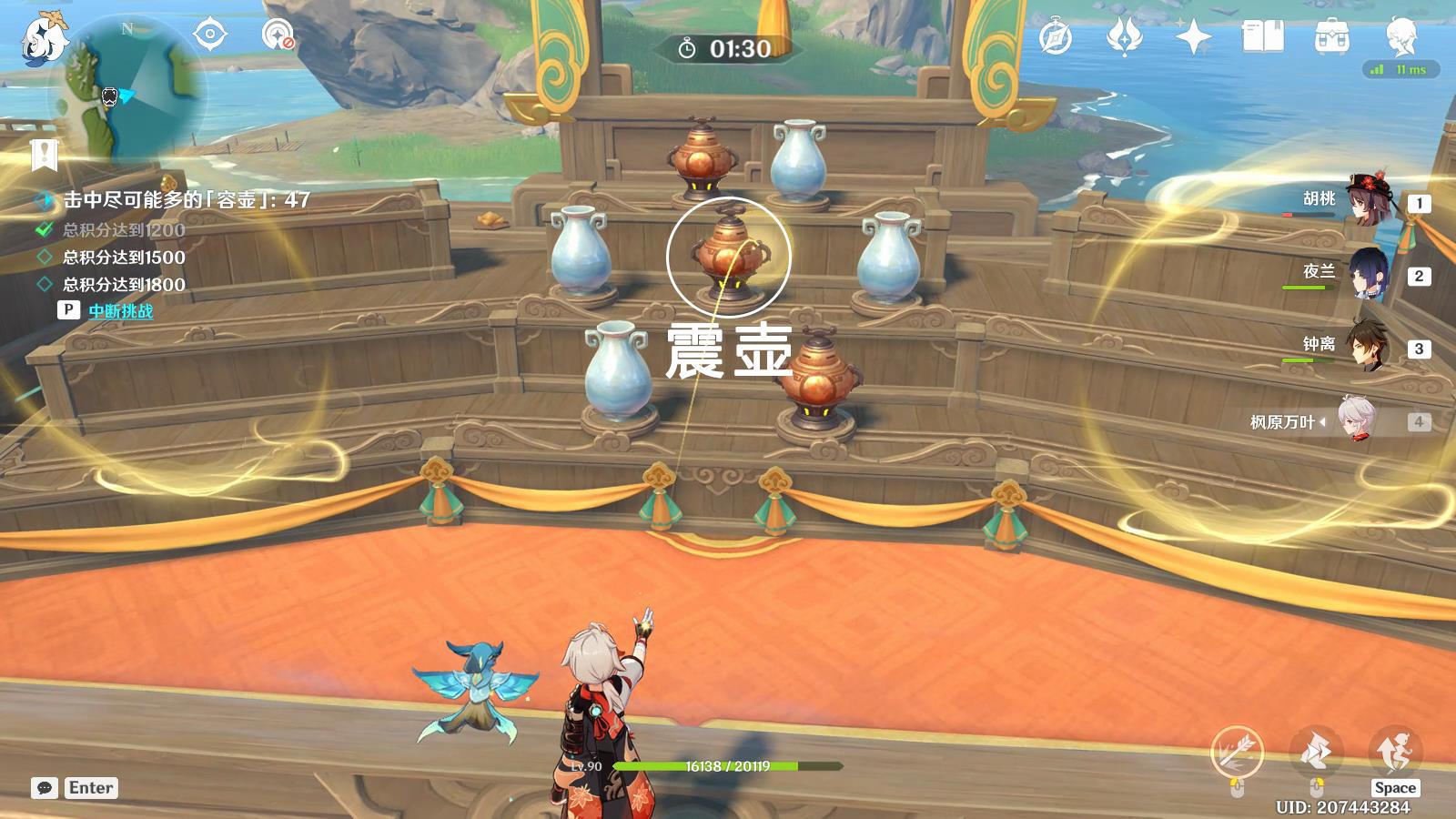This screenshot has height=819, width=1456.
Task: Activate the sprint dash icon
Action: [1316, 753]
